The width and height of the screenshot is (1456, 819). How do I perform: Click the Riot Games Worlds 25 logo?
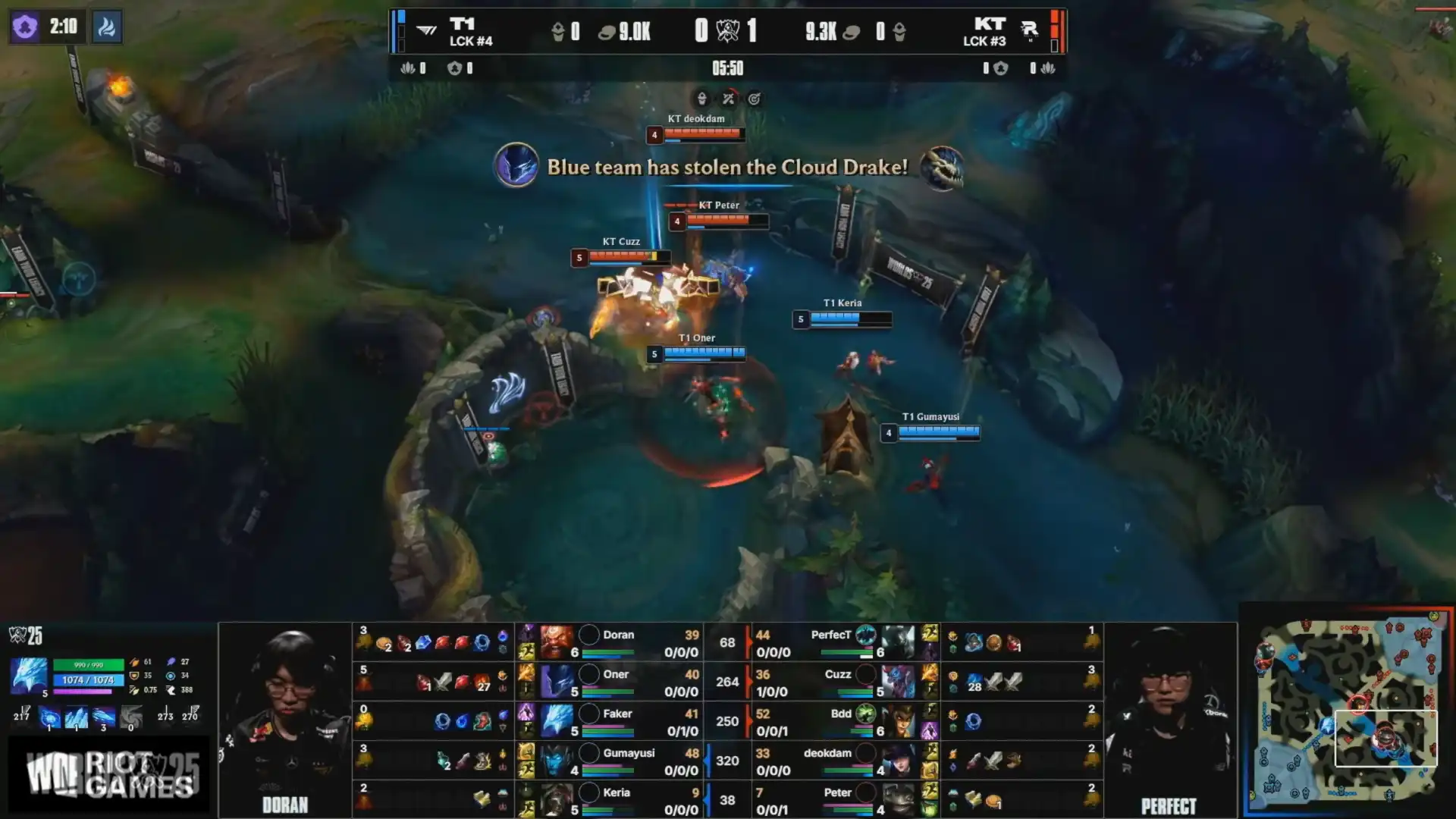click(111, 775)
